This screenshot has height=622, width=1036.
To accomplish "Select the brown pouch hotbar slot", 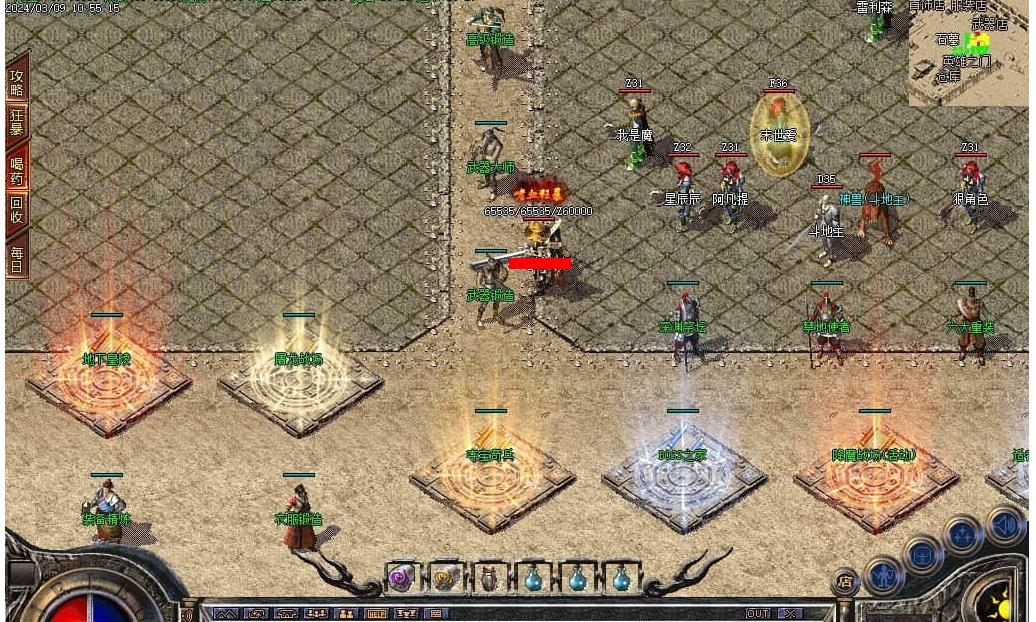I will click(x=489, y=579).
